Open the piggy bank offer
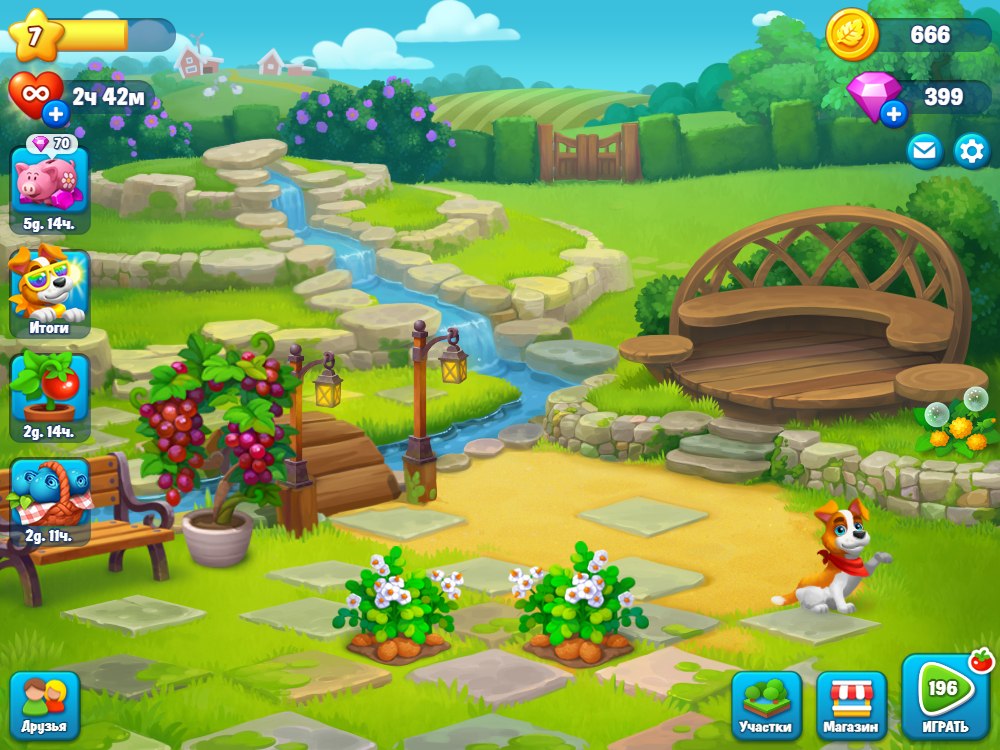The image size is (1000, 750). click(x=49, y=185)
